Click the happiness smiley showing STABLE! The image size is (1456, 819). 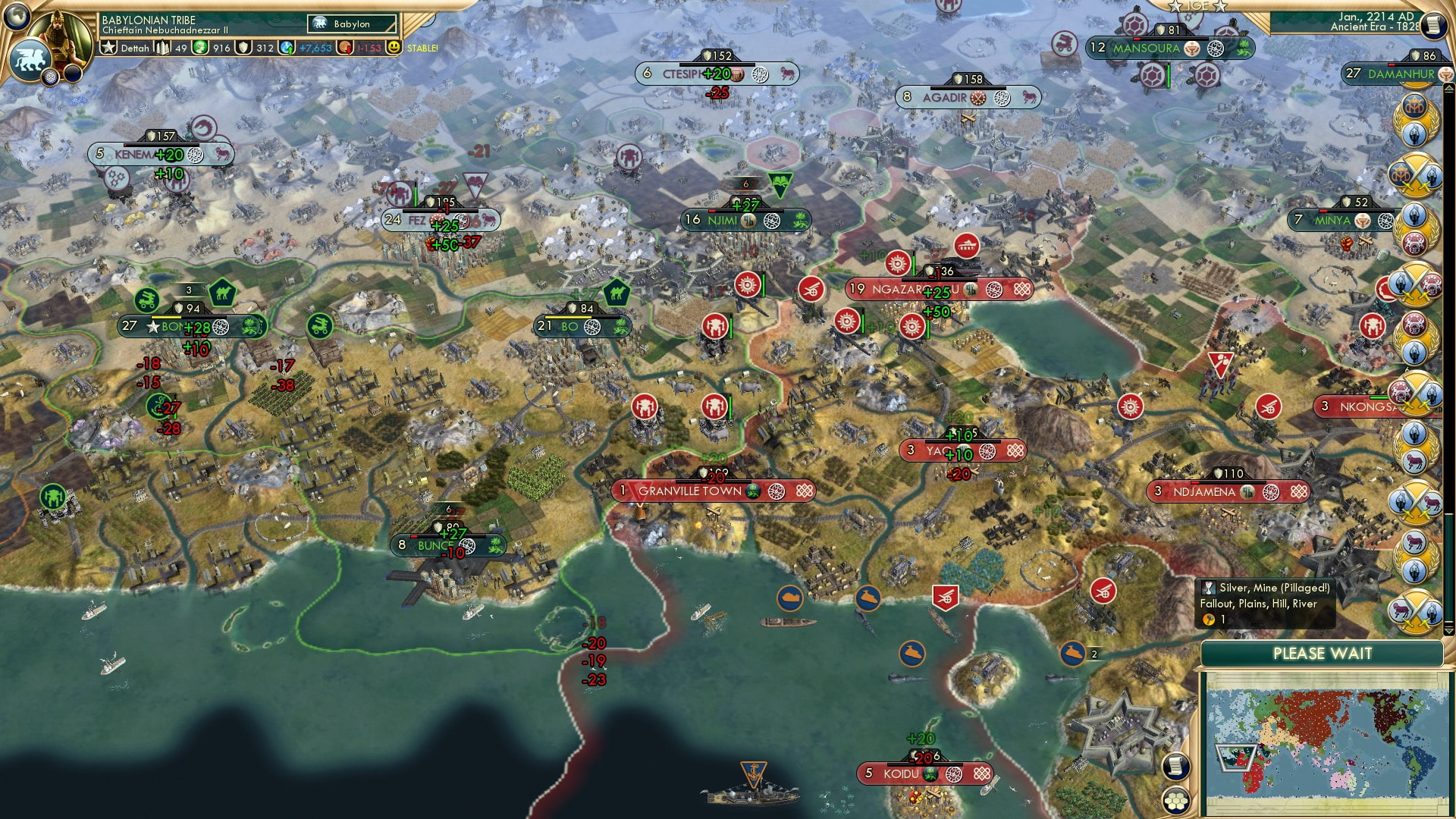[x=392, y=48]
